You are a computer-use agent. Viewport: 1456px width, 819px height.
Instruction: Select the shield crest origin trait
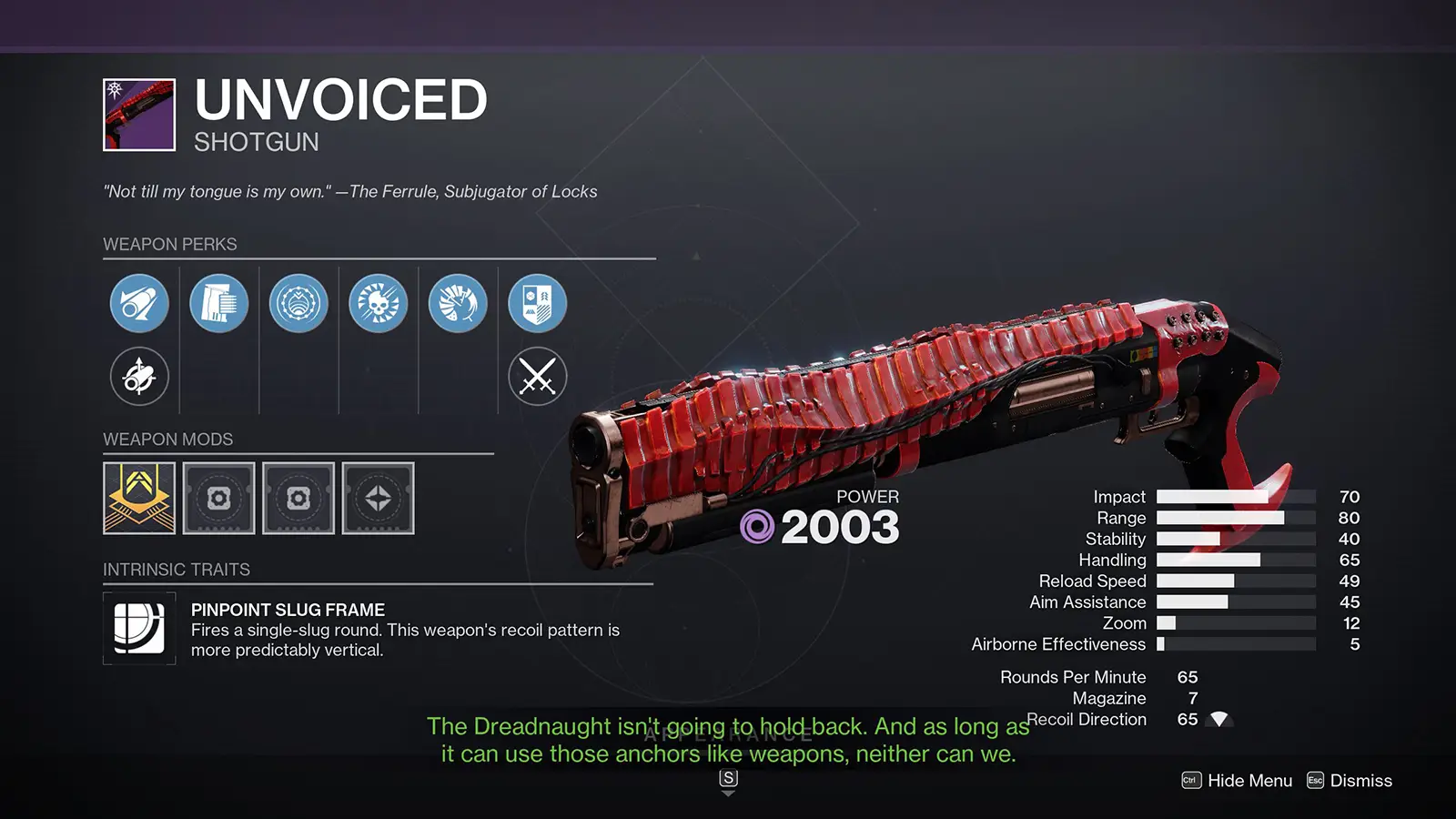[538, 303]
